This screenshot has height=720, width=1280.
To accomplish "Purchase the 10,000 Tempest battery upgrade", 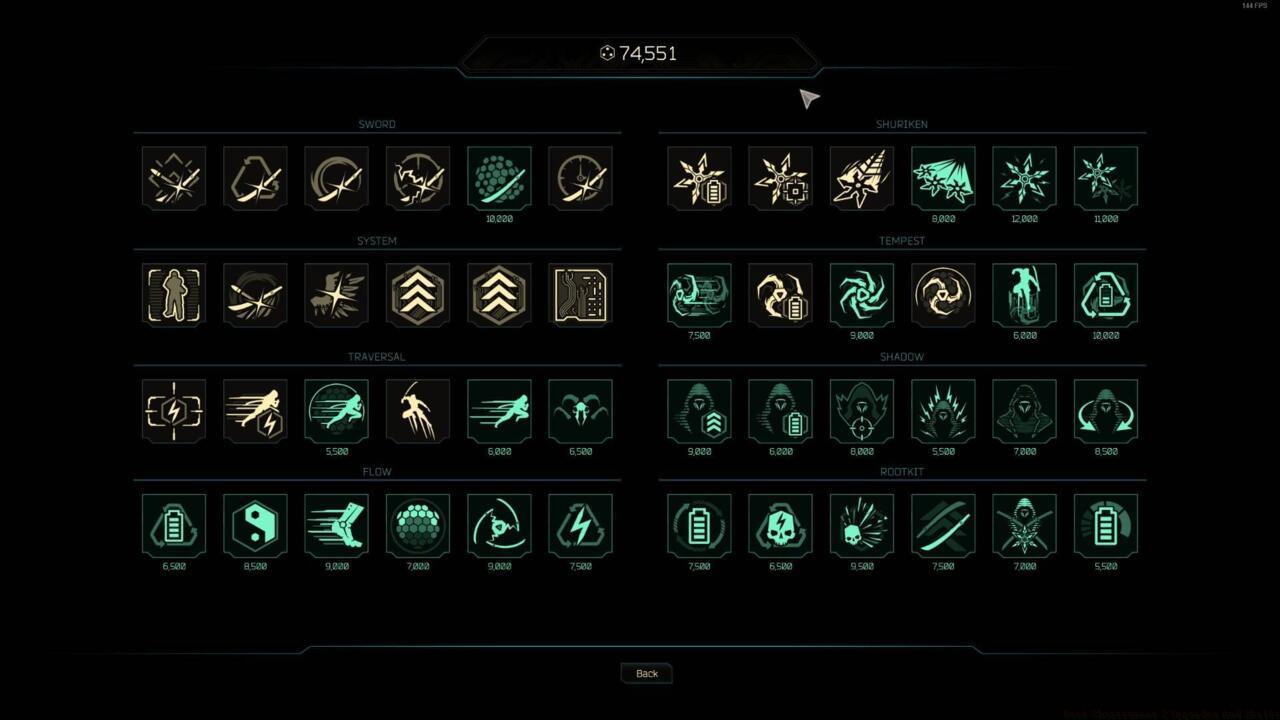I will click(x=1104, y=293).
